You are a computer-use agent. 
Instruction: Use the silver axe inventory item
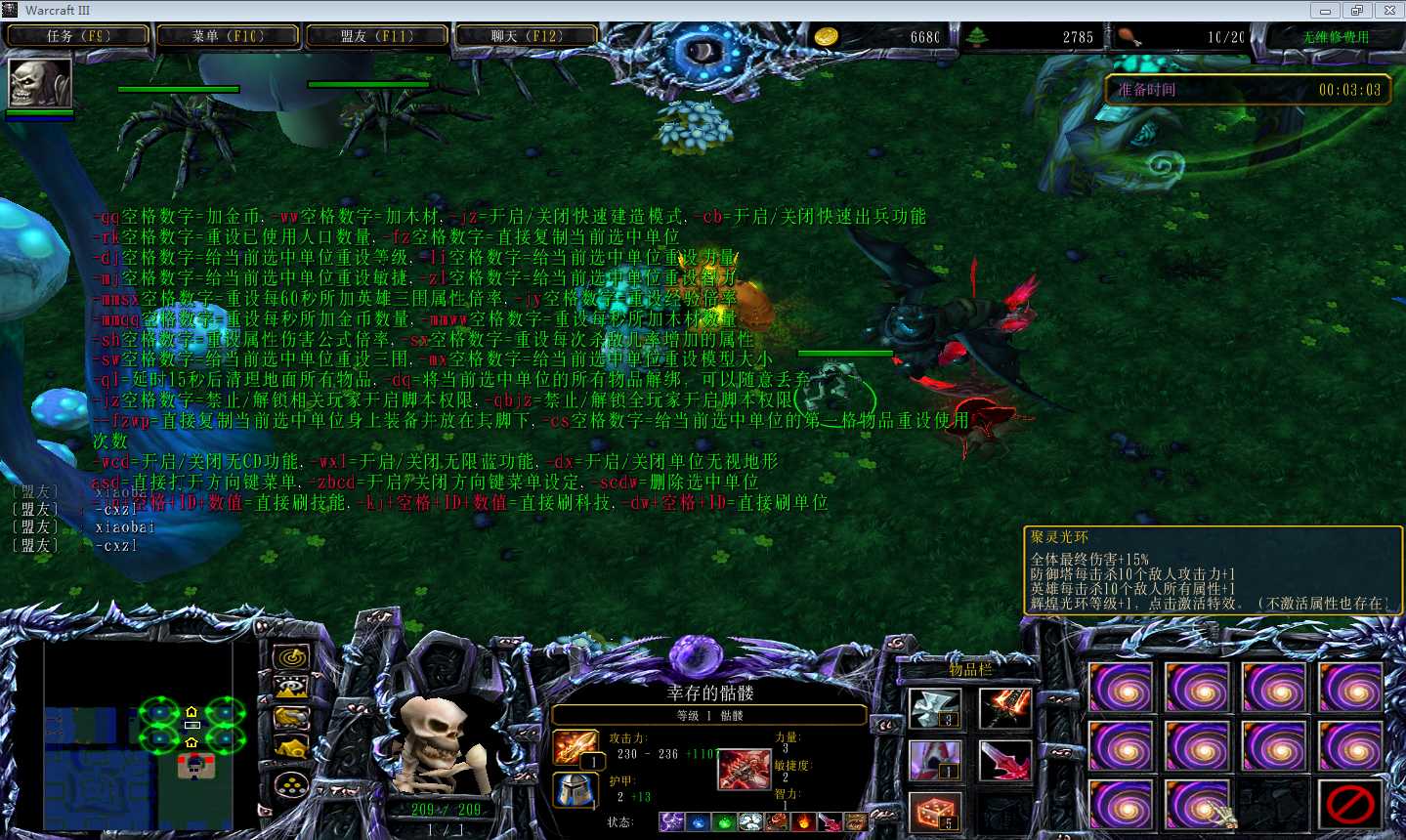[x=934, y=708]
